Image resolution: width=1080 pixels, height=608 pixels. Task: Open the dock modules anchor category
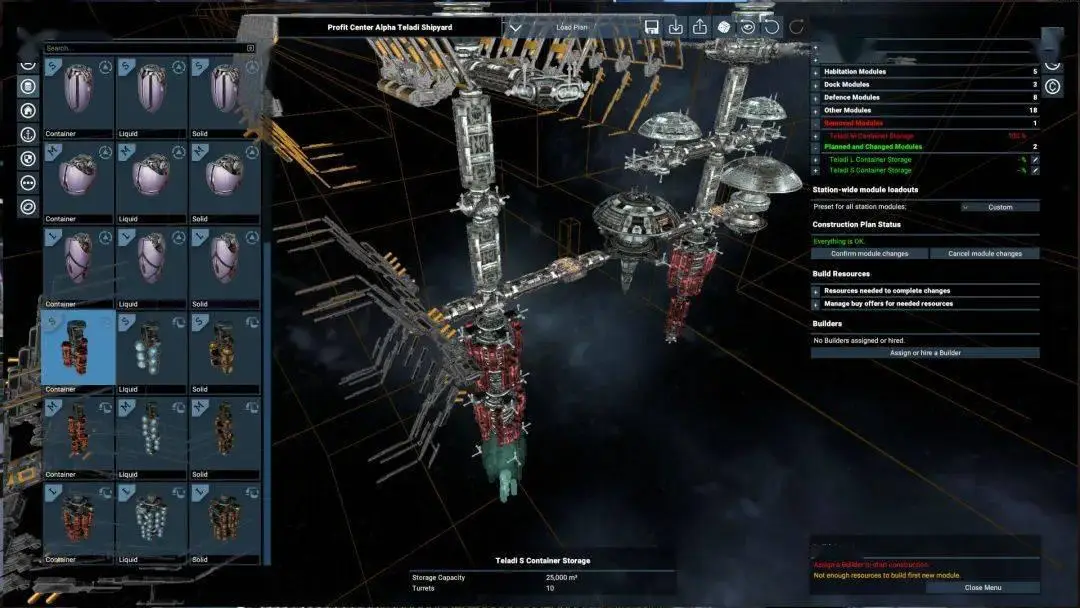point(28,134)
